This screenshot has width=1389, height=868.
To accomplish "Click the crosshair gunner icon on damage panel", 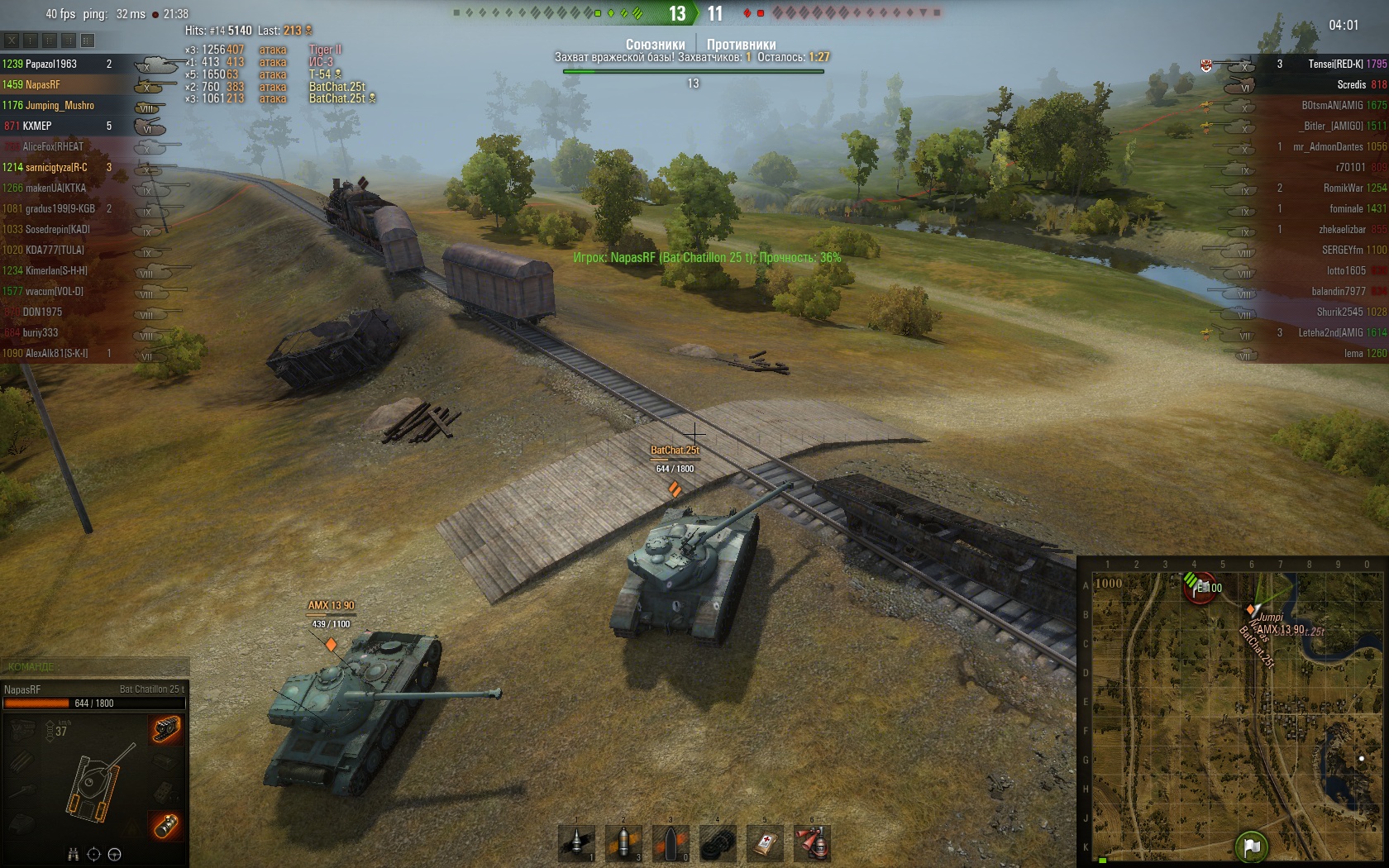I will pyautogui.click(x=93, y=854).
